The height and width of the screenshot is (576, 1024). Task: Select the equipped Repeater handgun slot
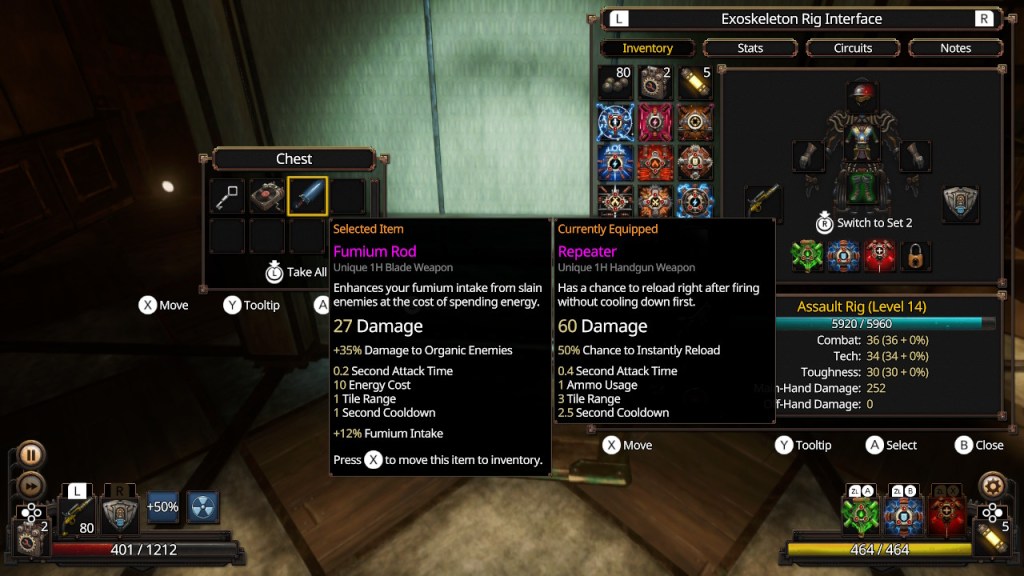pos(764,204)
